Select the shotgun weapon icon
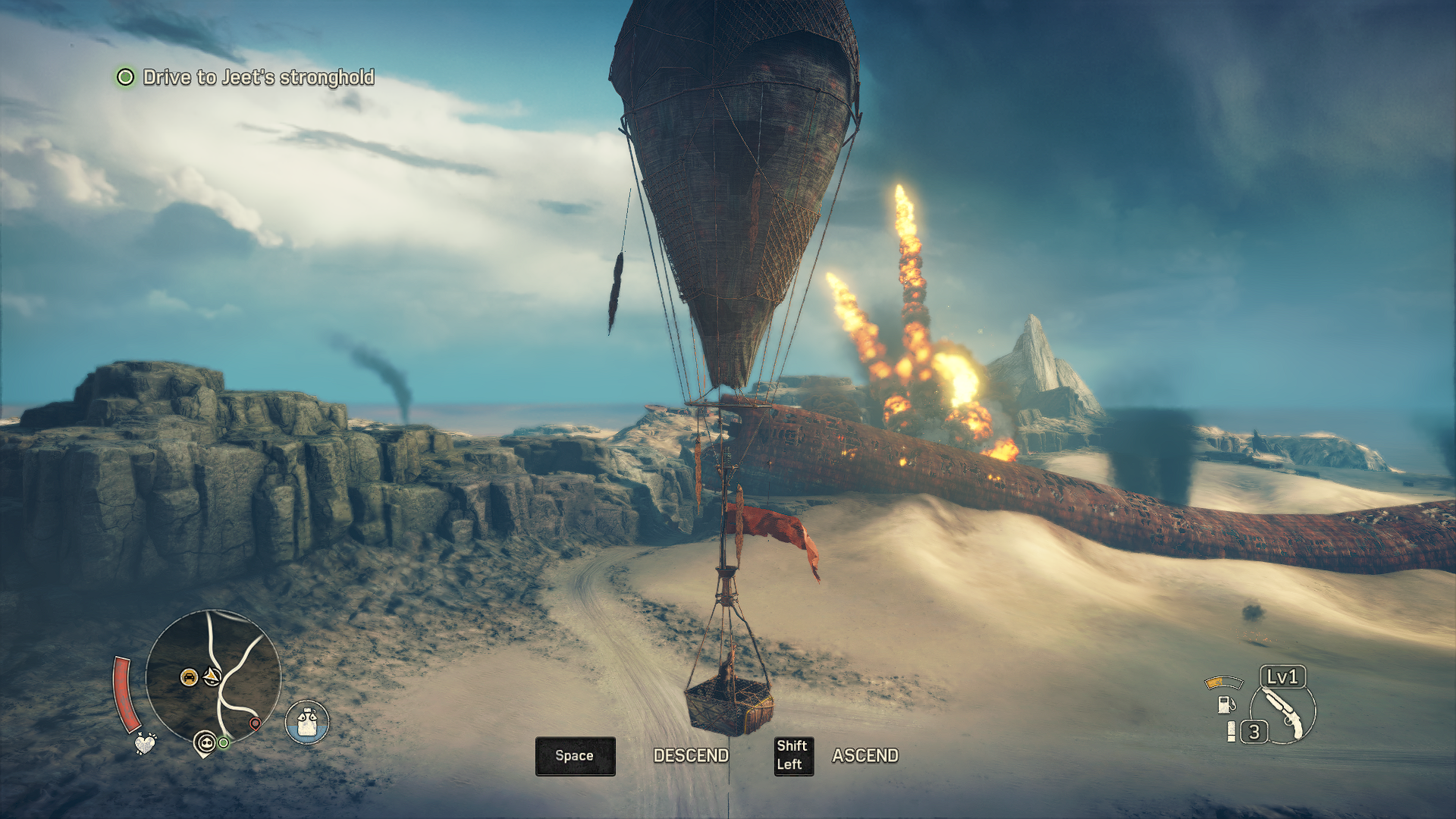1456x819 pixels. tap(1284, 711)
